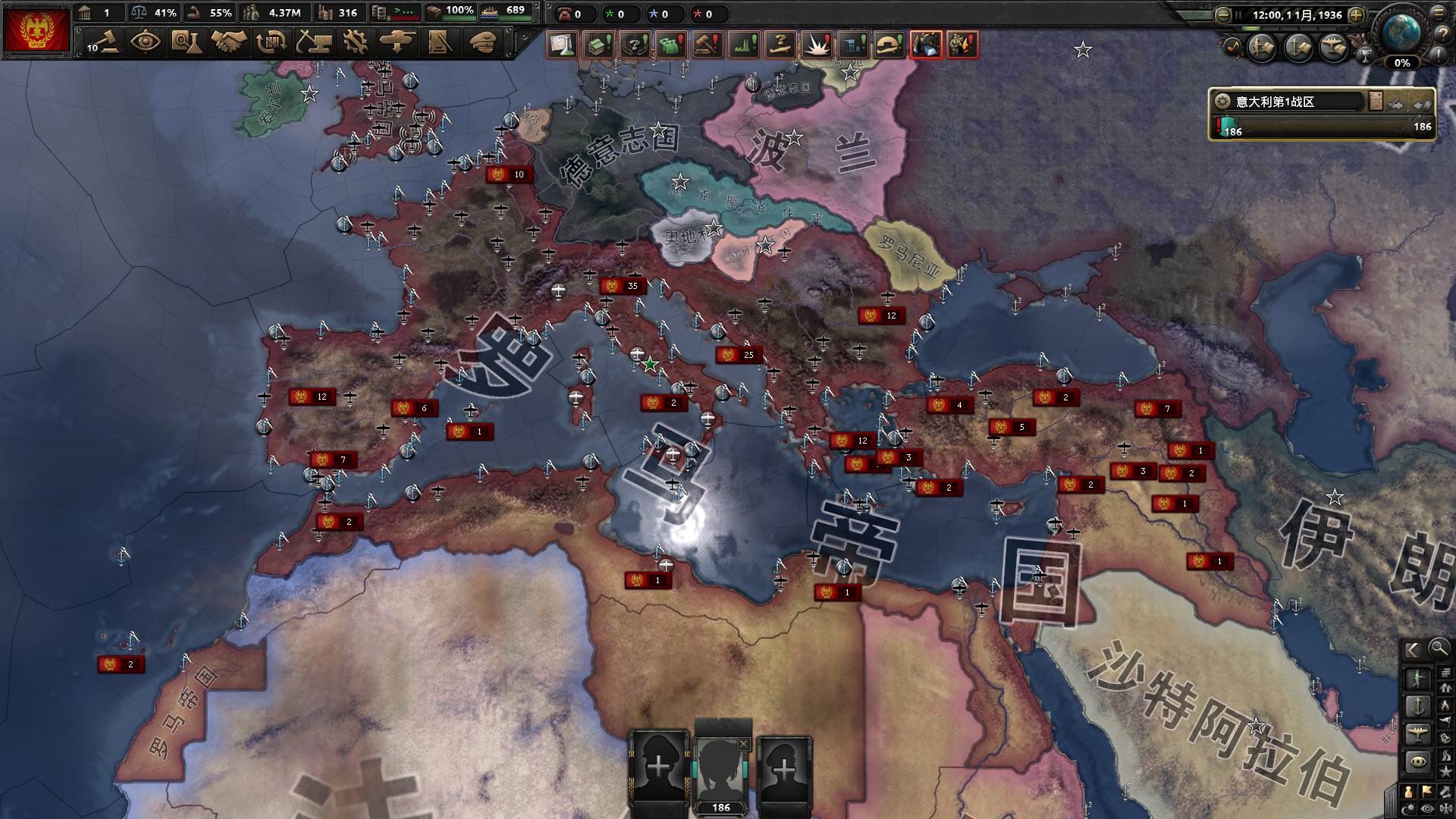Select the 意大利第1战区 theater
The height and width of the screenshot is (819, 1456).
(1289, 102)
